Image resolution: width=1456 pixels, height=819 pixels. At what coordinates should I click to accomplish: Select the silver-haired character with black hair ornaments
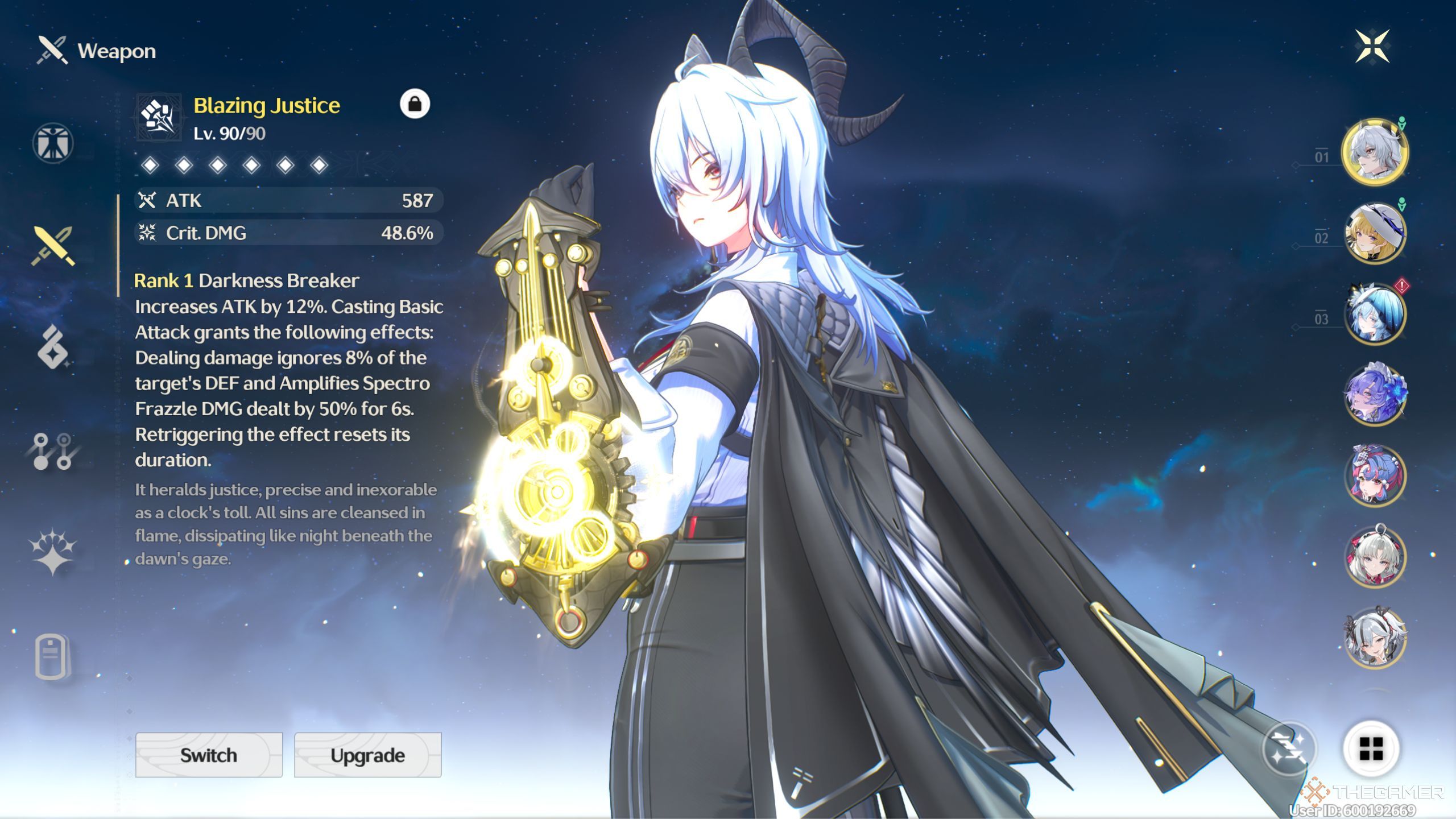point(1375,637)
